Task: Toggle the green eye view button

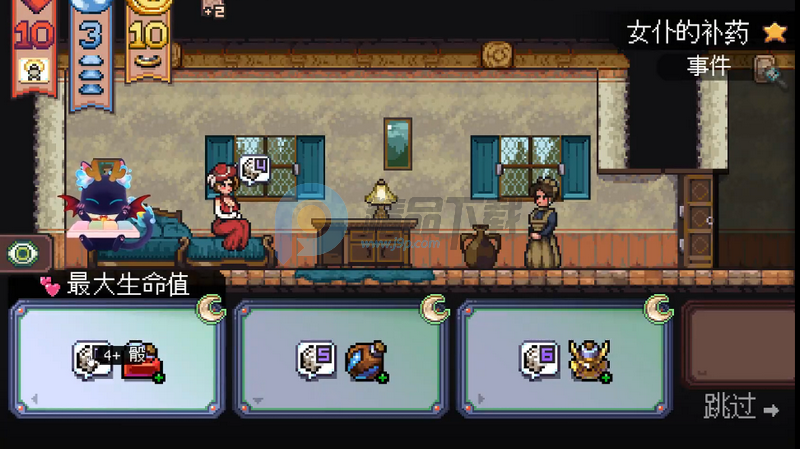Action: (x=21, y=254)
